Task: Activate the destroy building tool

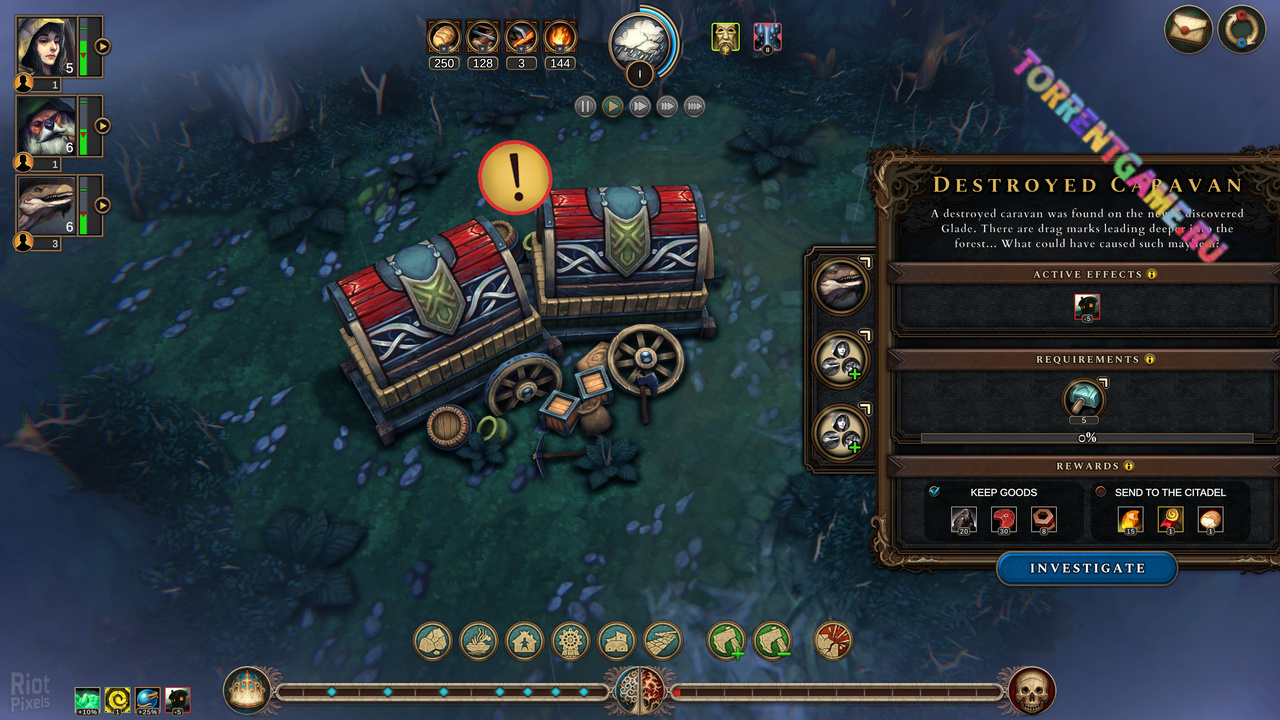Action: click(833, 641)
